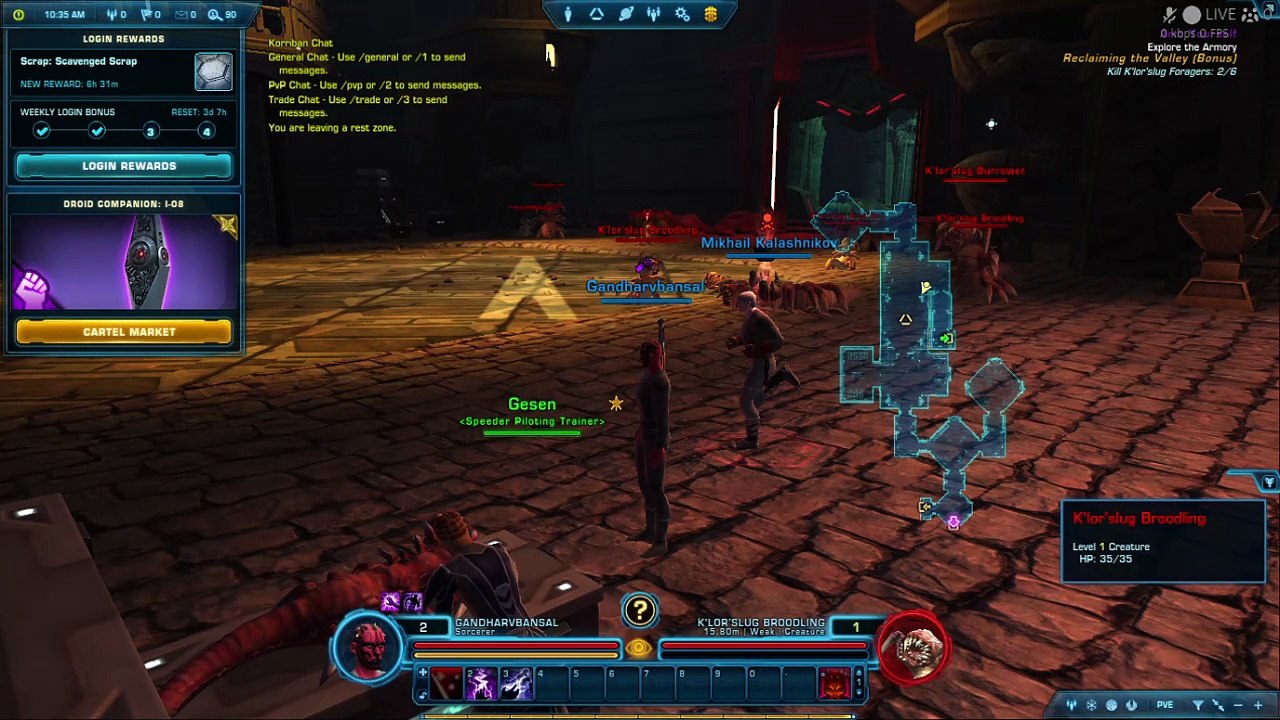The height and width of the screenshot is (720, 1280).
Task: Select the Reclaiming the Valley bonus mission tracker
Action: coord(1149,59)
